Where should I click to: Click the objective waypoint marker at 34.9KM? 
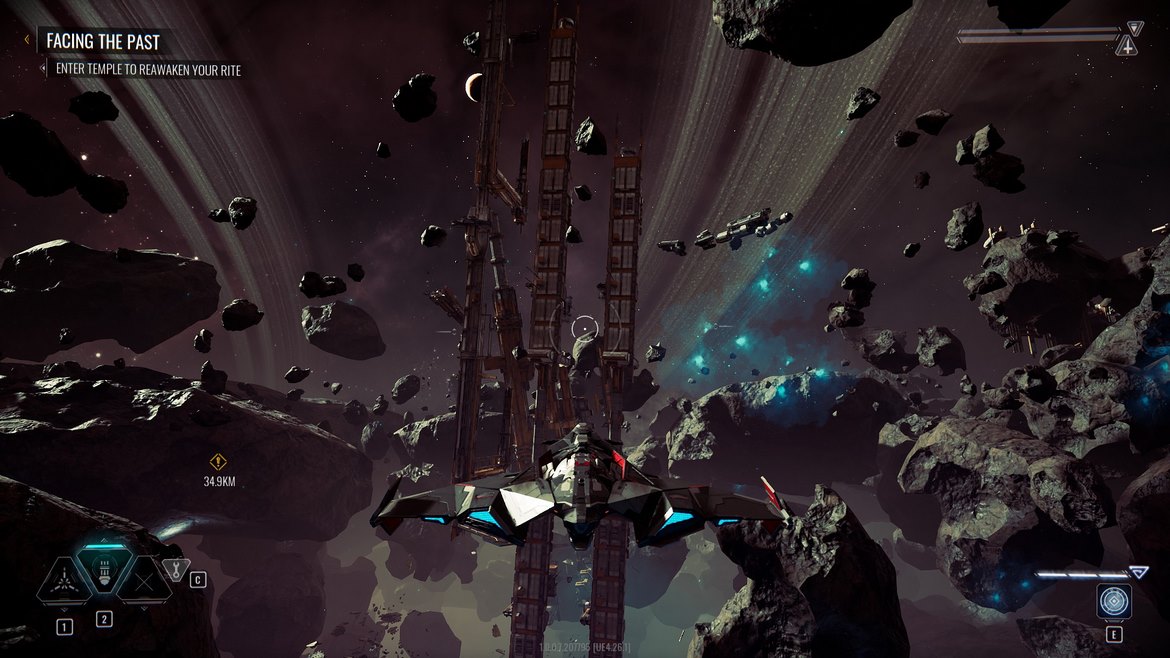219,462
